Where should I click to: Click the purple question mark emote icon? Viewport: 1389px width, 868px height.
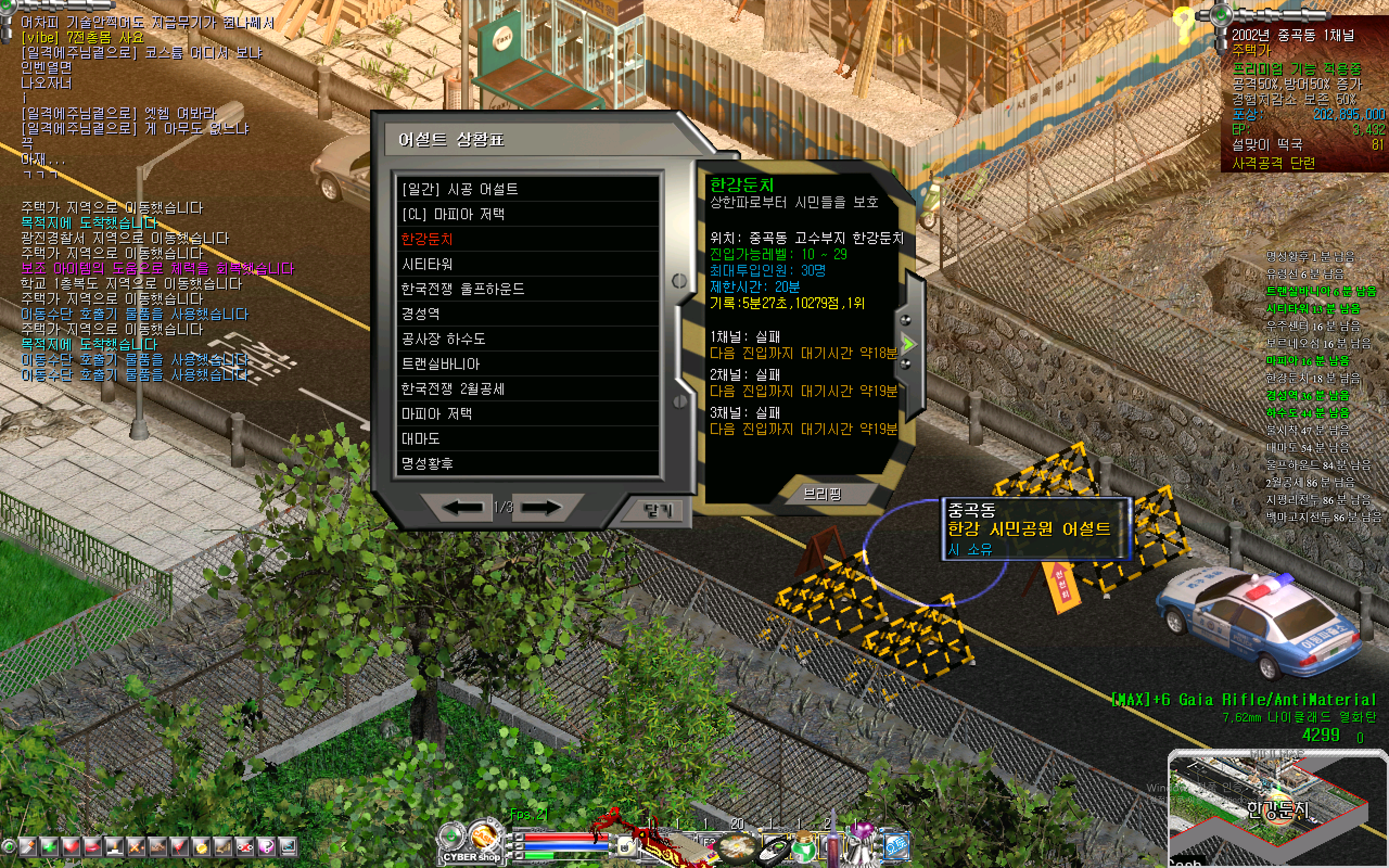[267, 846]
